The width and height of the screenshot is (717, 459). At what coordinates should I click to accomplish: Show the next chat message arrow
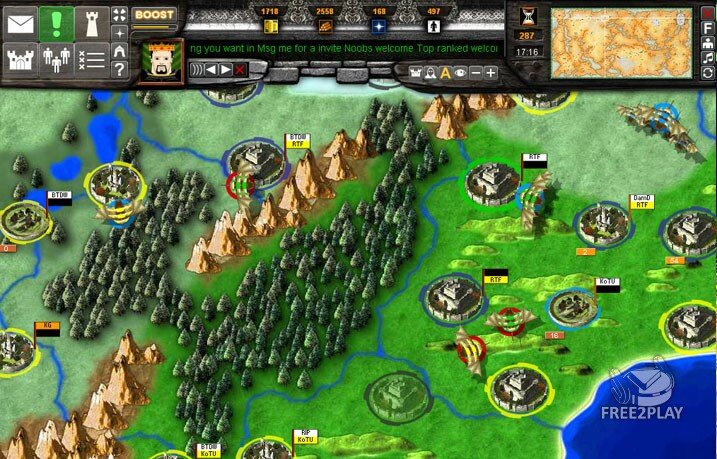click(x=226, y=69)
